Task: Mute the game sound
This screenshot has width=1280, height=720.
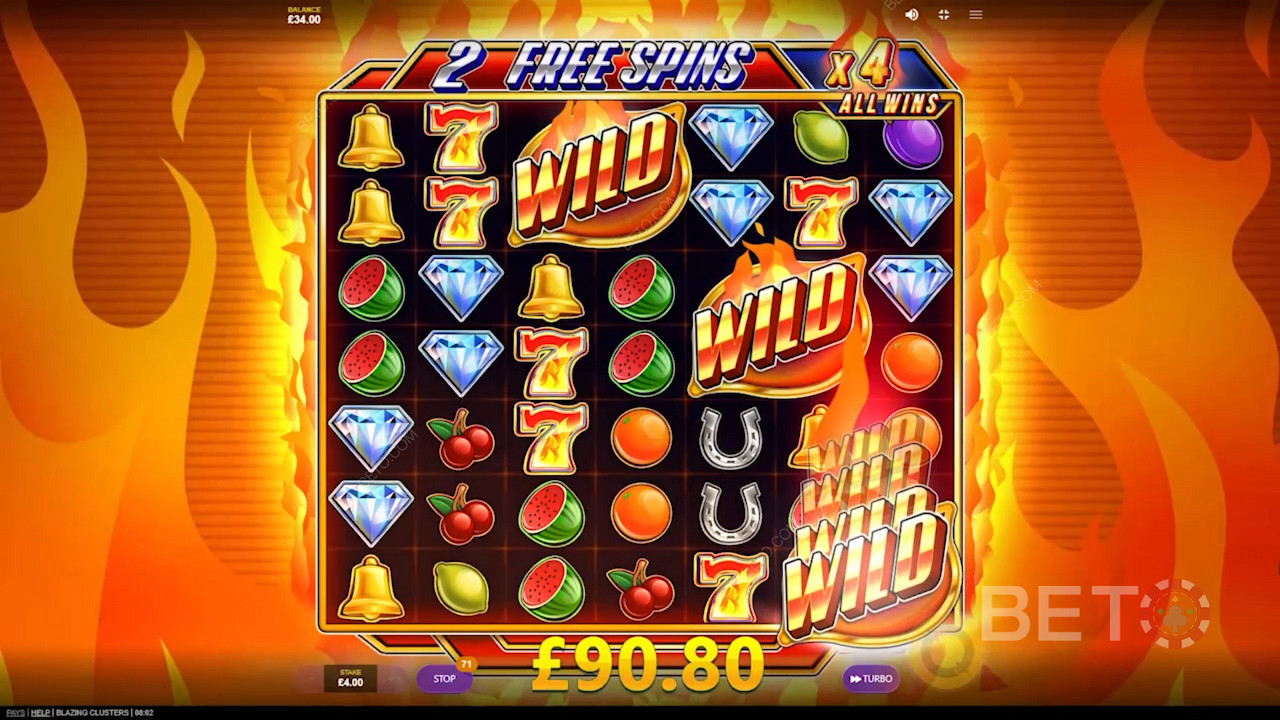Action: tap(911, 15)
